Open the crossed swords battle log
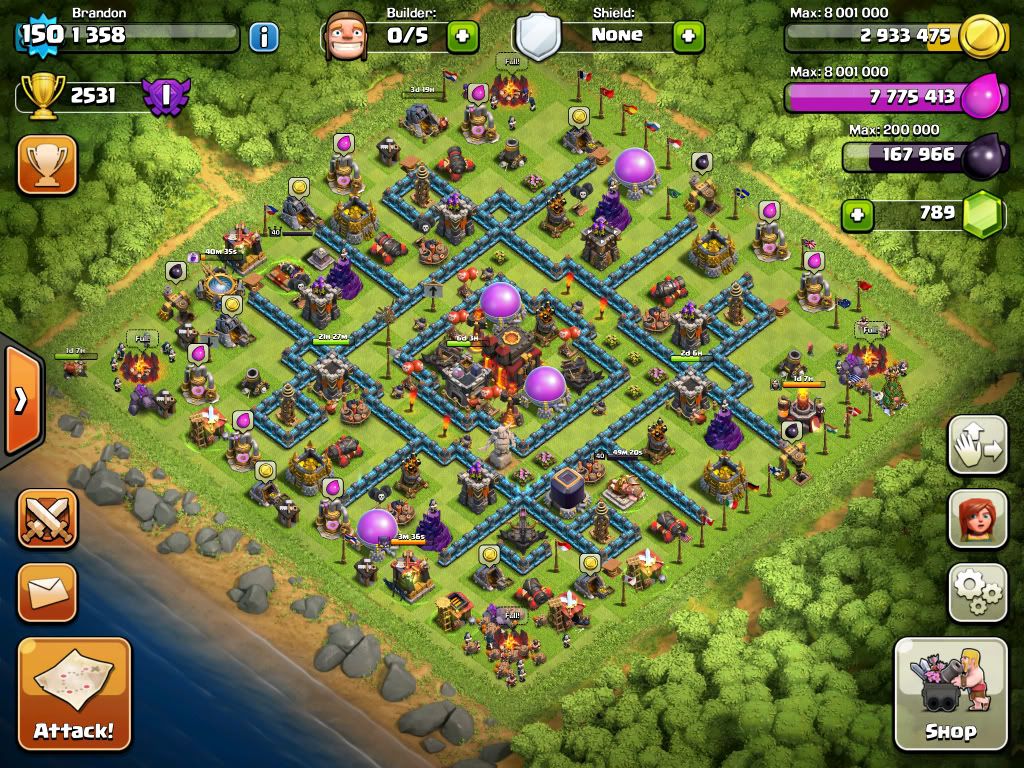The image size is (1024, 768). click(47, 519)
